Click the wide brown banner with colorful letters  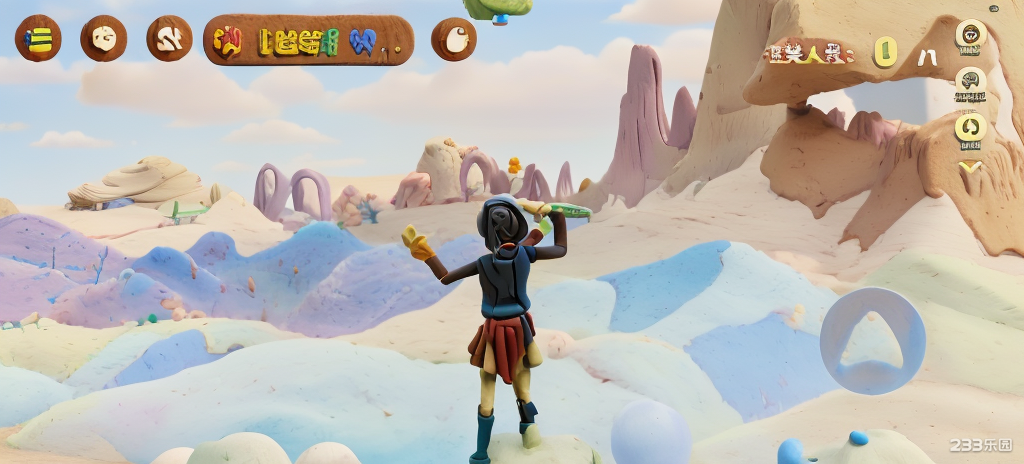[308, 40]
